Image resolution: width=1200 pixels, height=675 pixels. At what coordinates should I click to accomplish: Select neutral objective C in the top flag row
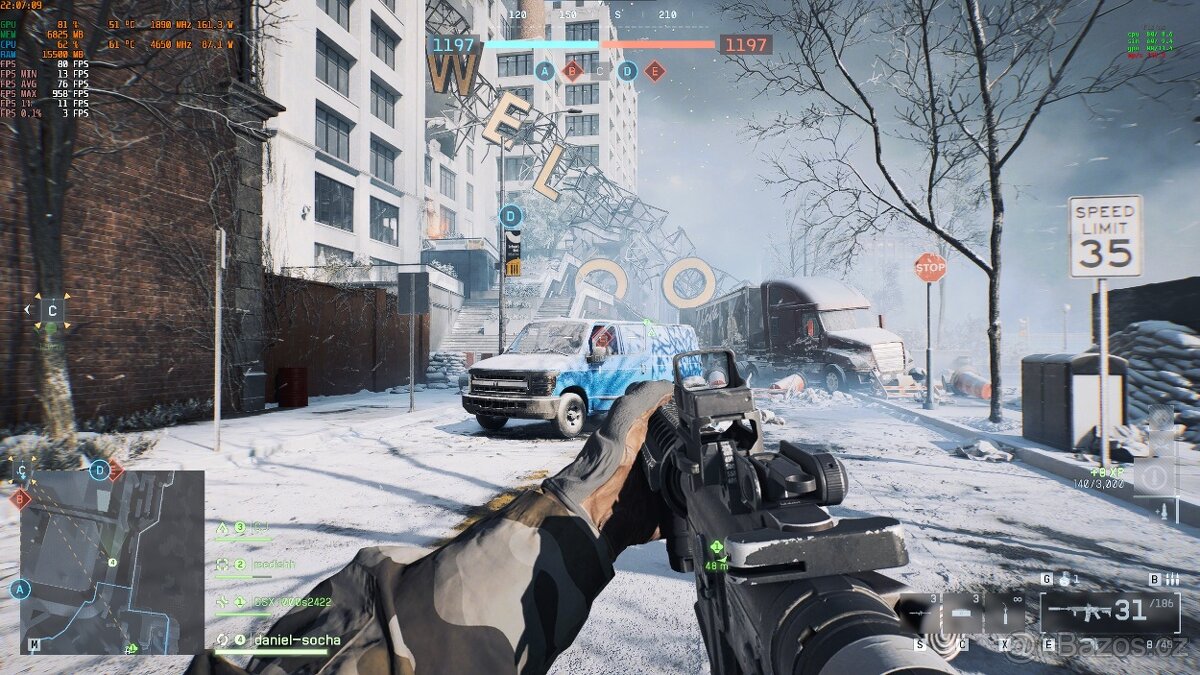coord(599,71)
